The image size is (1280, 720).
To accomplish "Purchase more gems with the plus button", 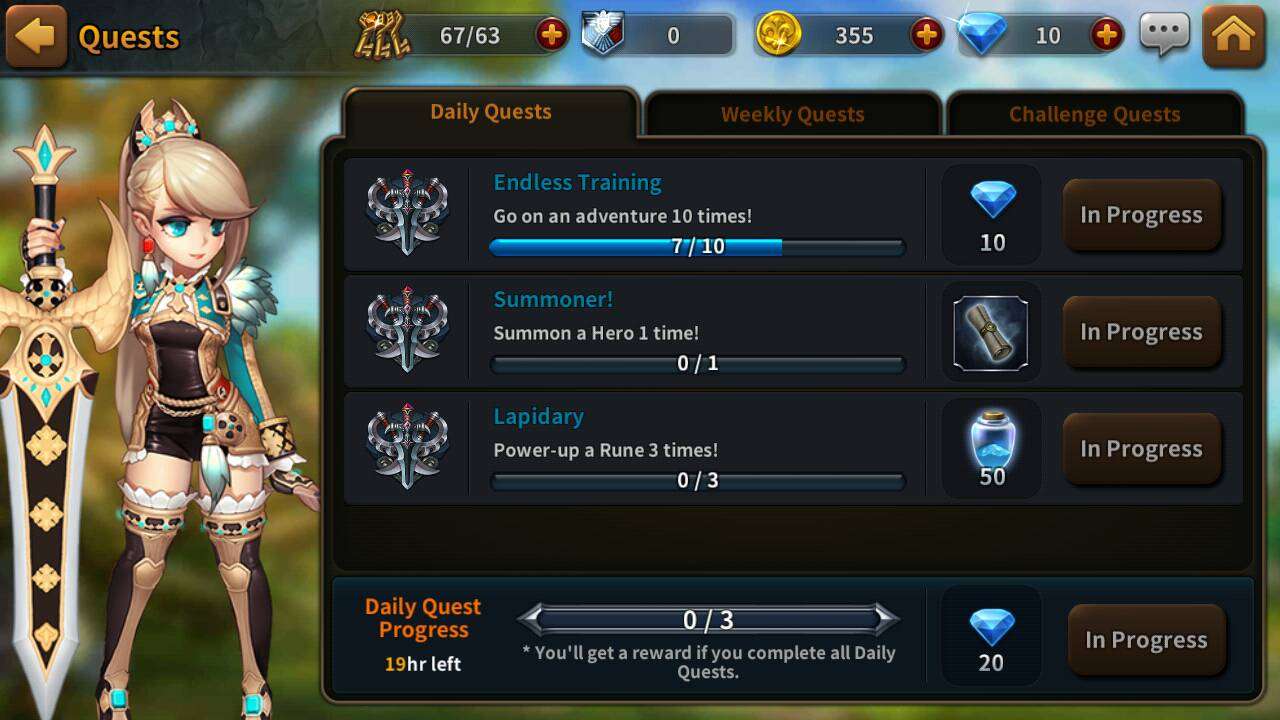I will pos(1106,36).
